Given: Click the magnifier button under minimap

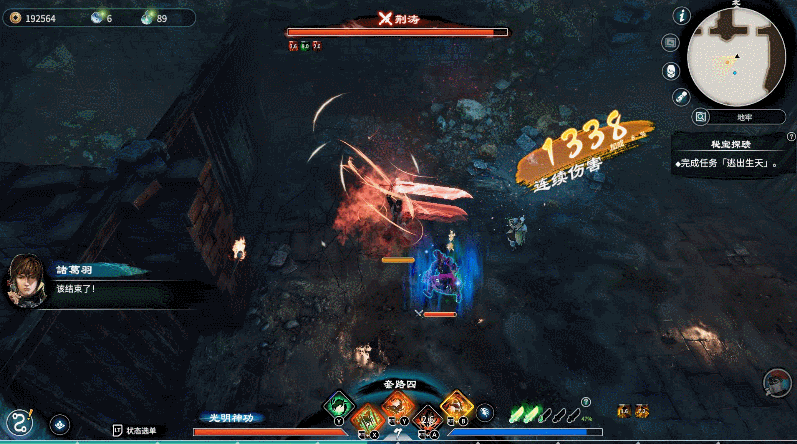Looking at the screenshot, I should (x=700, y=117).
